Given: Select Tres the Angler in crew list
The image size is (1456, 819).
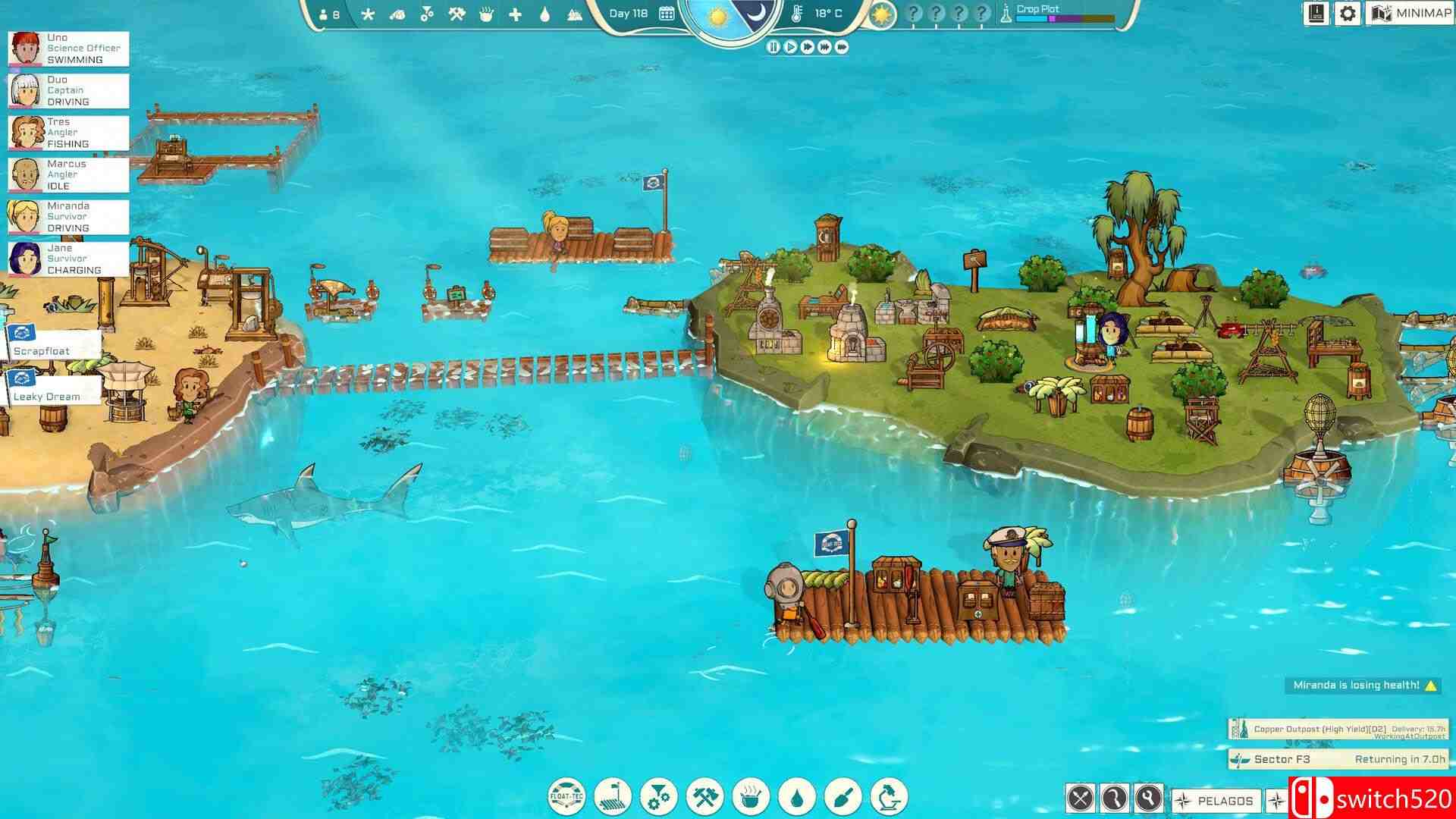Looking at the screenshot, I should [x=68, y=132].
